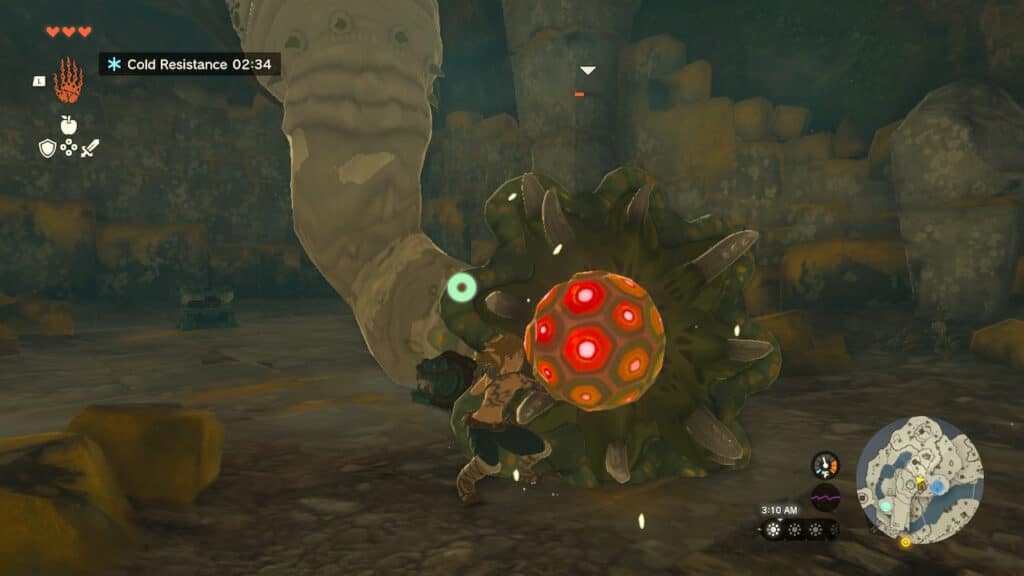This screenshot has width=1024, height=576.
Task: Select the yellow circle marker below the minimap
Action: point(906,543)
